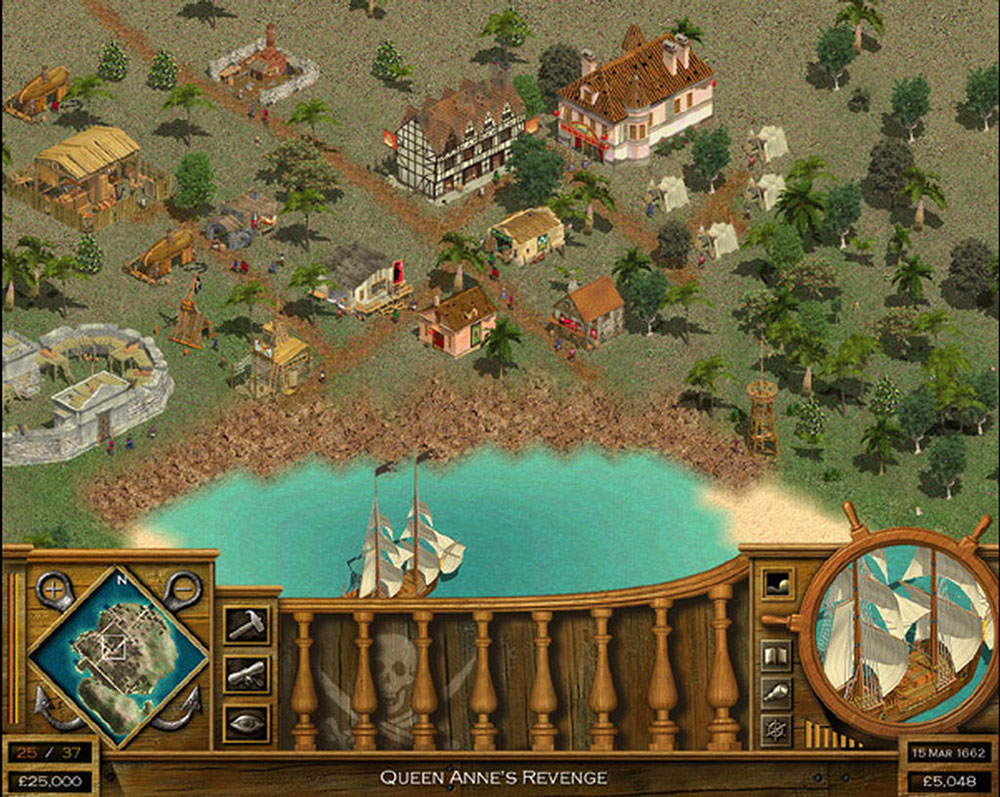Open the book icon button
Viewport: 1000px width, 797px height.
coord(776,656)
